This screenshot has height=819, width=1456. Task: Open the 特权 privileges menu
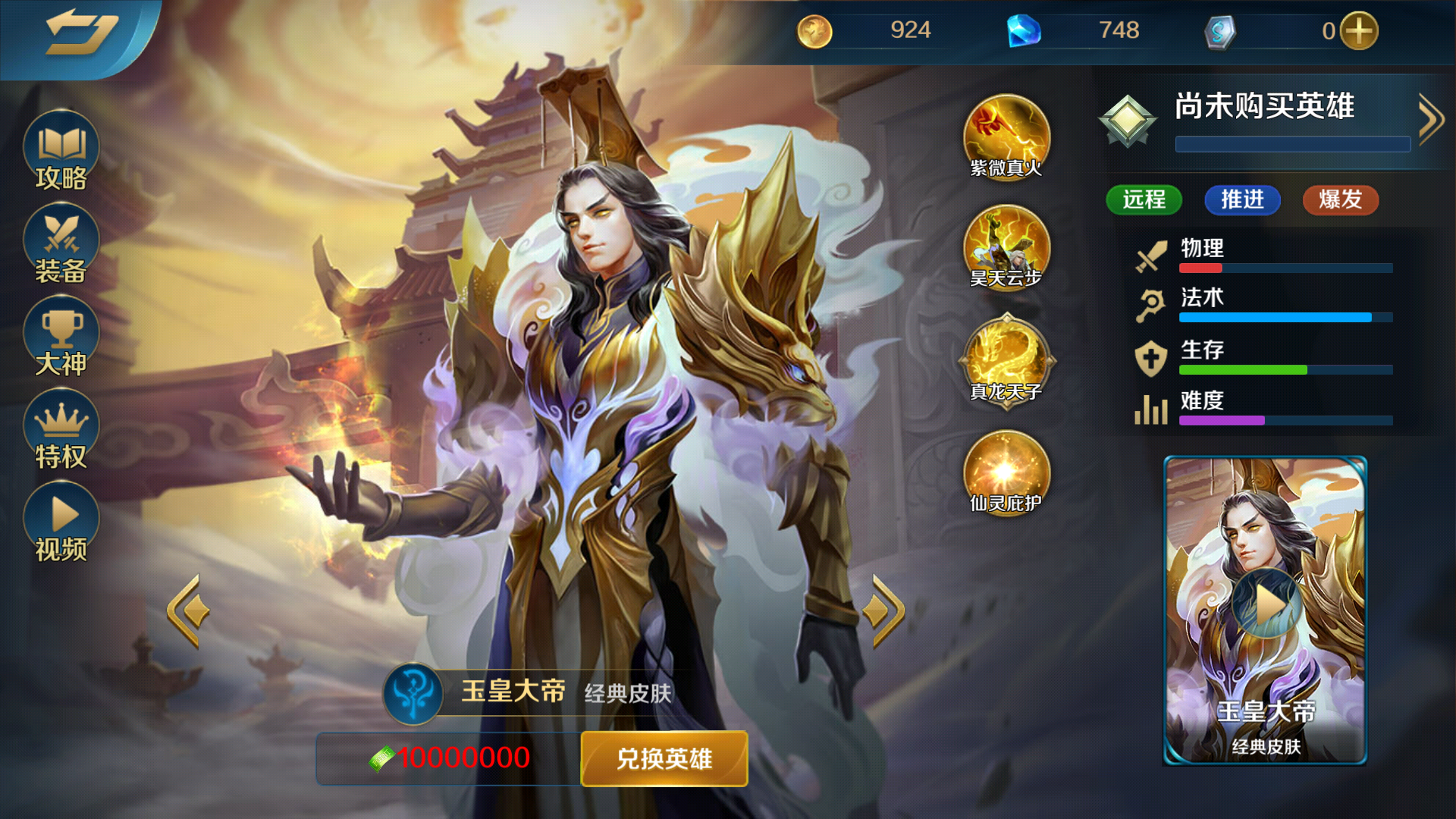[61, 430]
